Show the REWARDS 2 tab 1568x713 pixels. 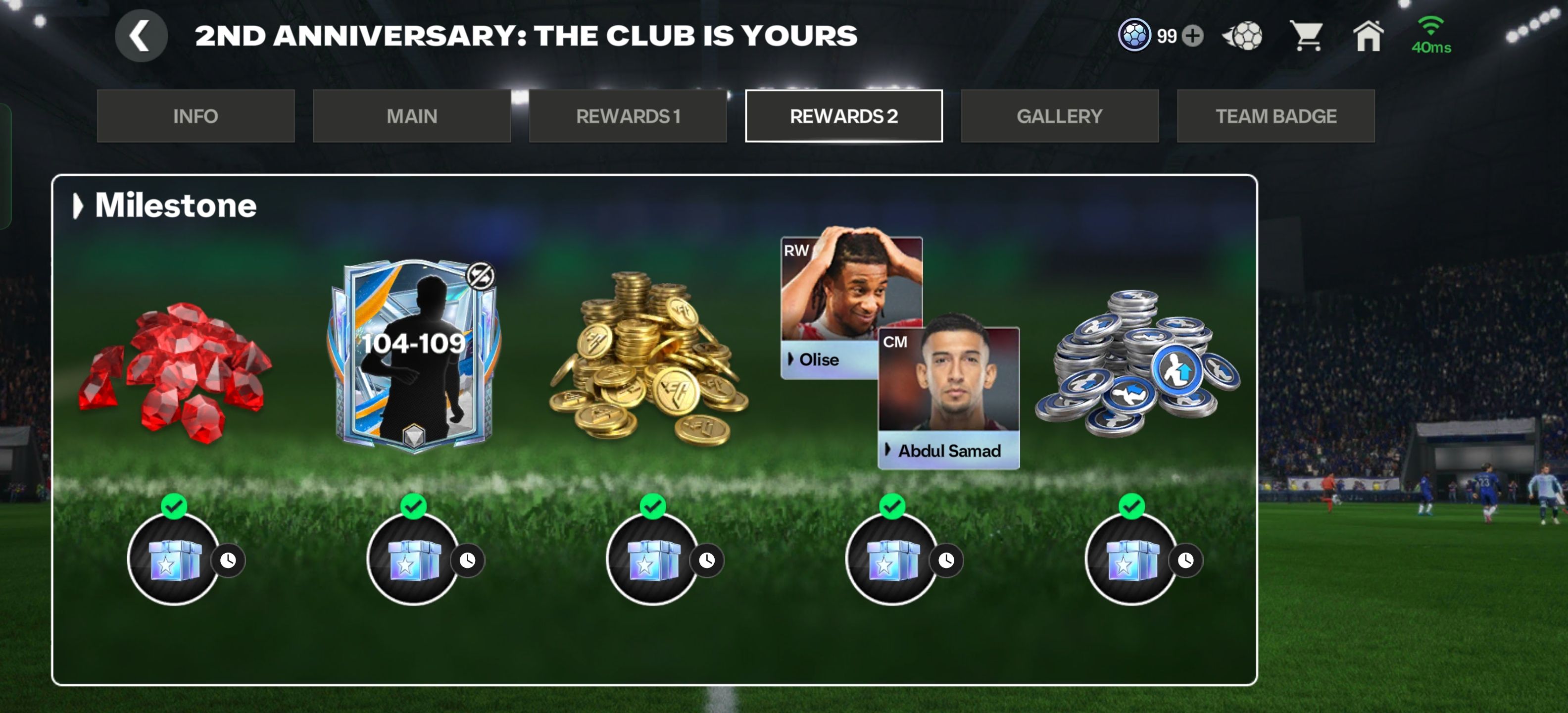[844, 116]
